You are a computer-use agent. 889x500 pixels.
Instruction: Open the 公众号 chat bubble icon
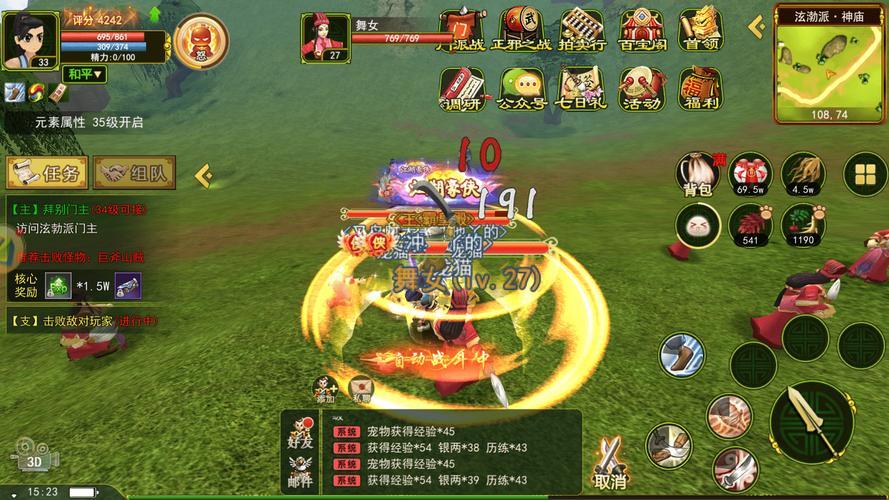(521, 90)
